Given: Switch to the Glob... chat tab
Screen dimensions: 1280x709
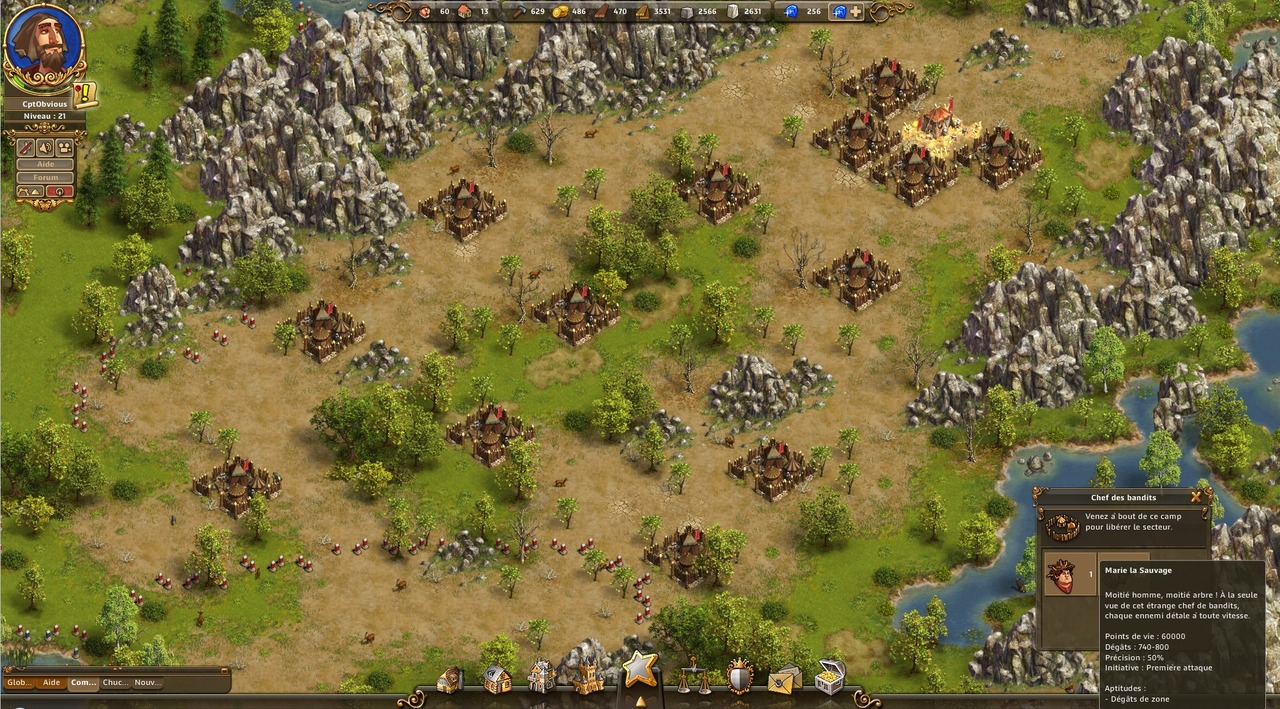Looking at the screenshot, I should click(x=20, y=683).
